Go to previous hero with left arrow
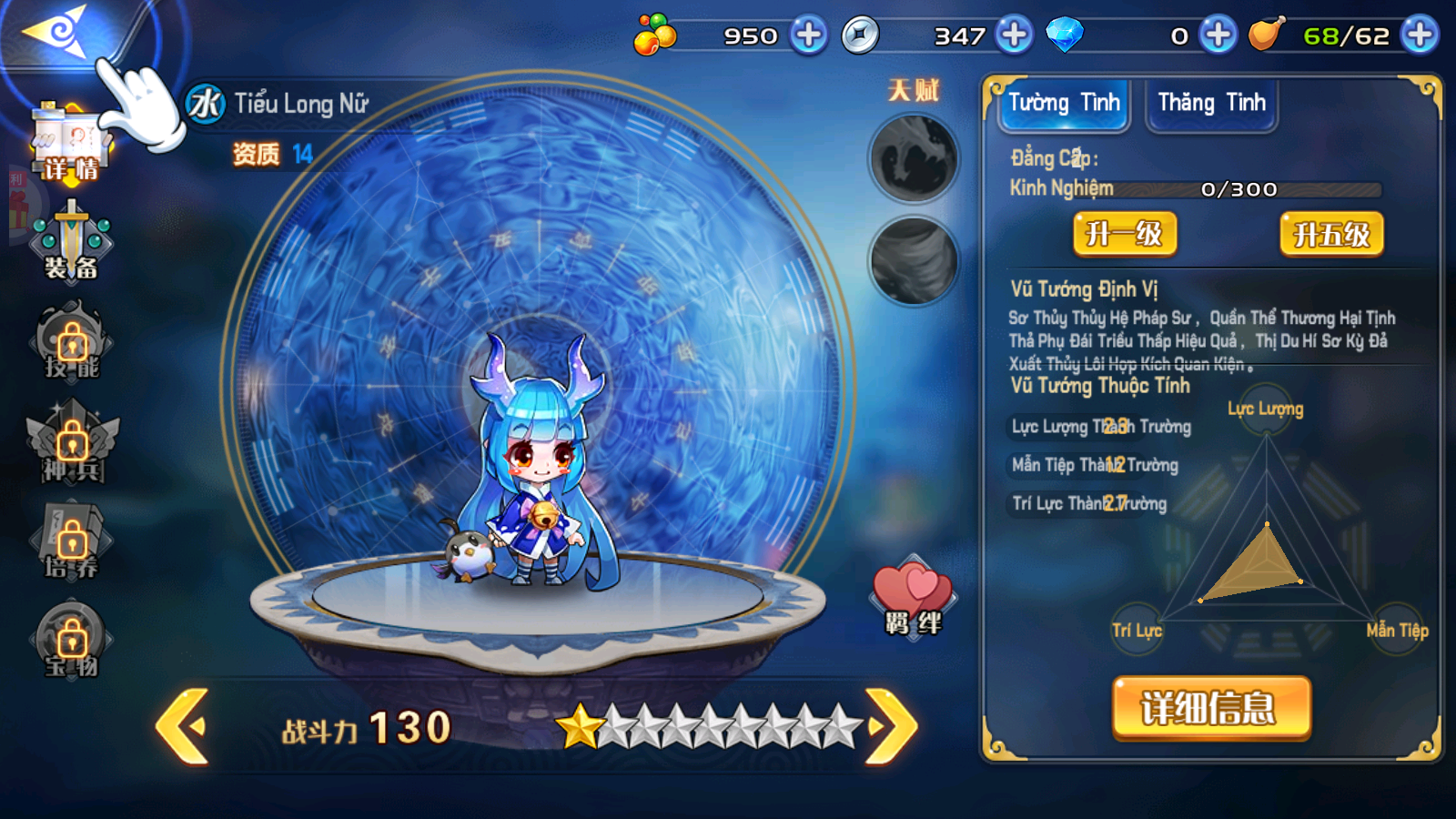 tap(183, 725)
